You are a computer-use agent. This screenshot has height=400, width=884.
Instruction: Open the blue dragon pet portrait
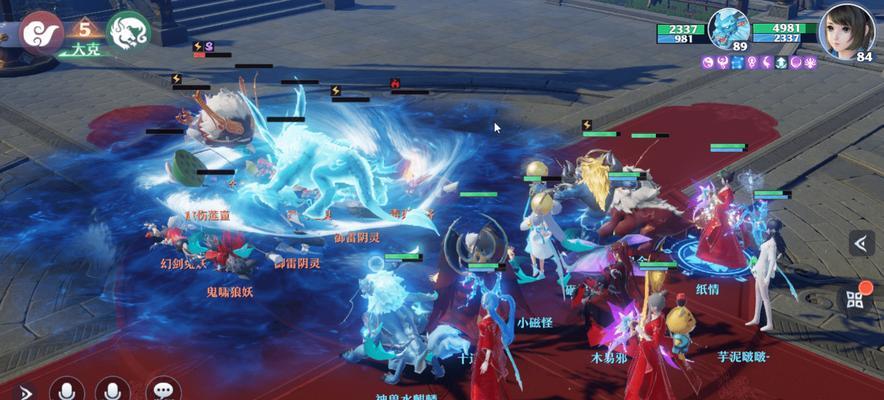click(728, 30)
